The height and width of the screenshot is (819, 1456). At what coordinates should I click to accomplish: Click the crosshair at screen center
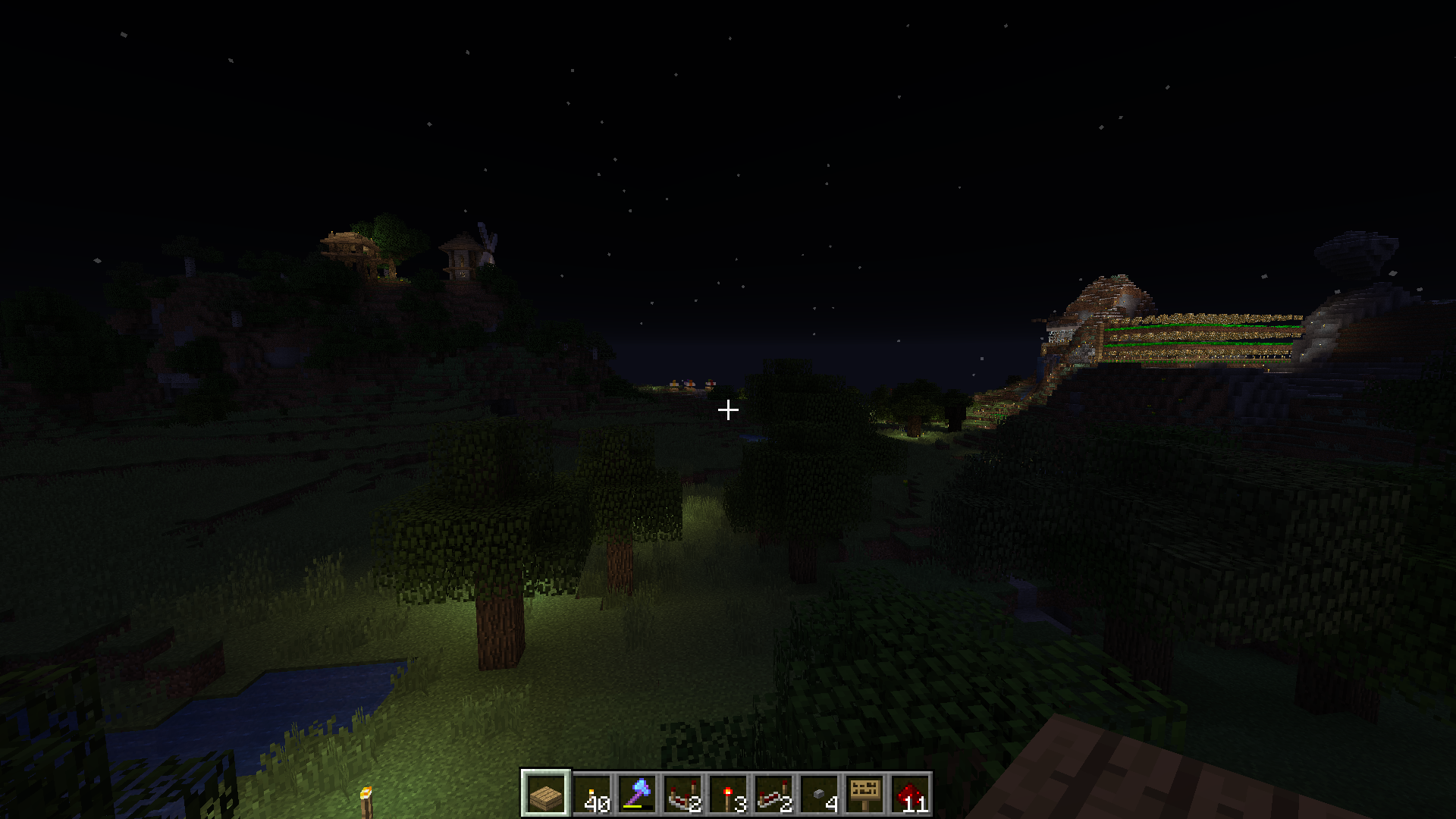730,409
